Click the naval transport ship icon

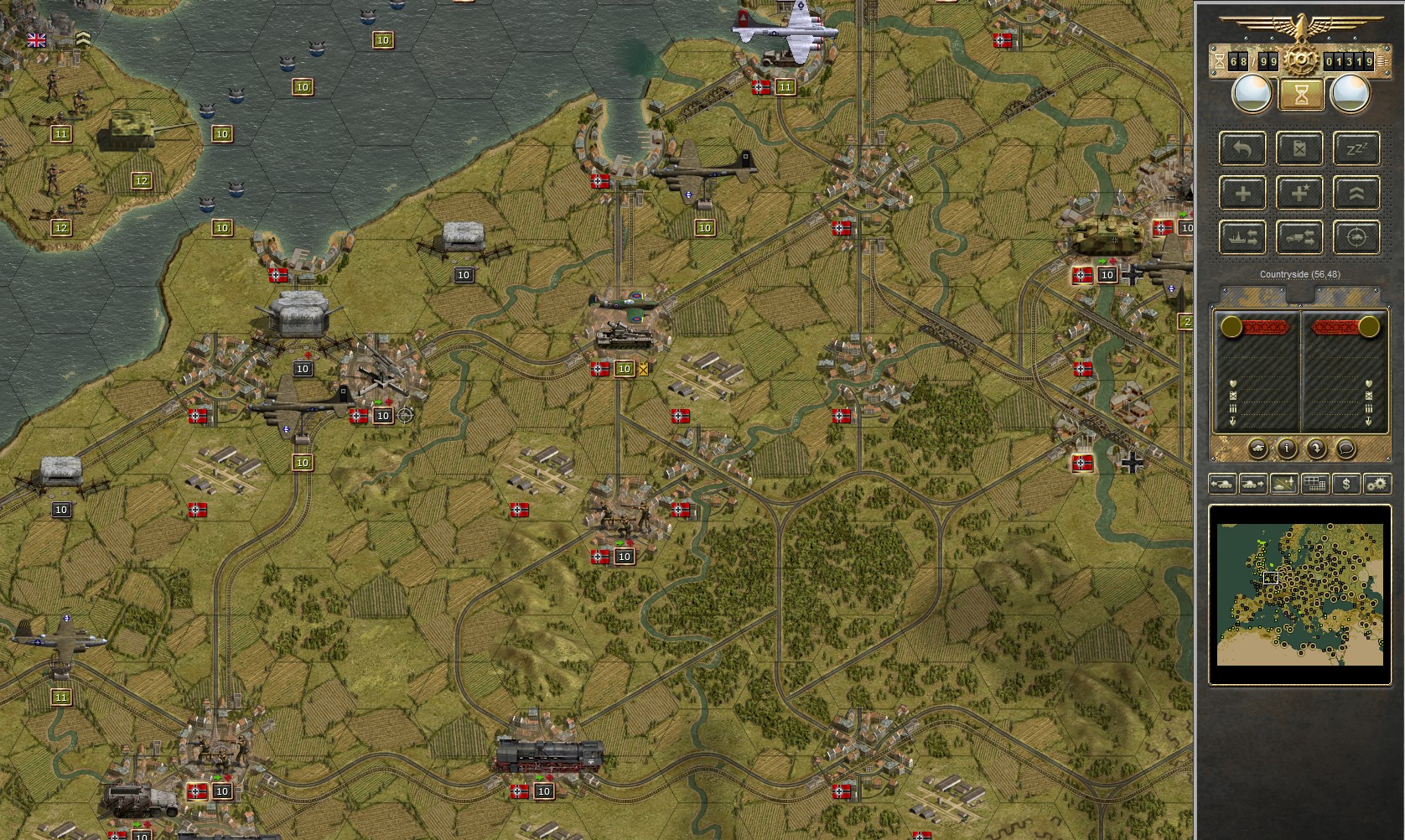(1242, 236)
